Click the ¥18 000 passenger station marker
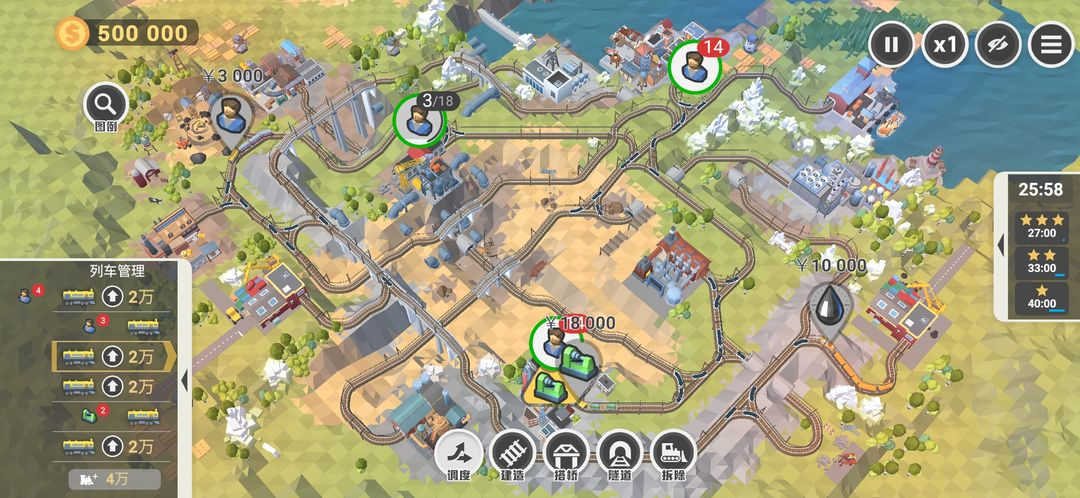Viewport: 1080px width, 498px height. tap(549, 341)
